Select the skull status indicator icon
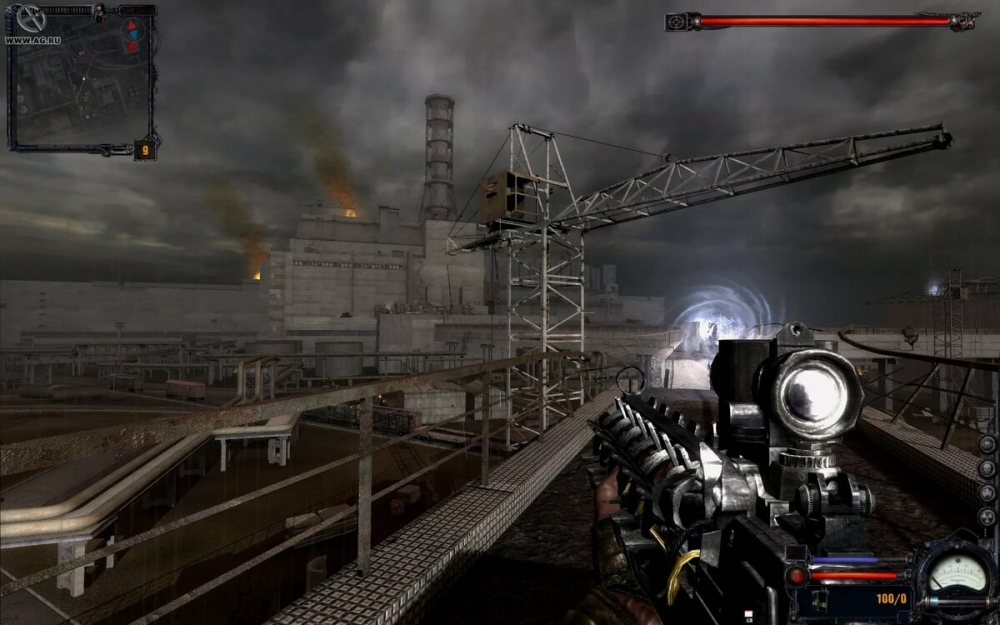Viewport: 1000px width, 625px height. pos(987,469)
